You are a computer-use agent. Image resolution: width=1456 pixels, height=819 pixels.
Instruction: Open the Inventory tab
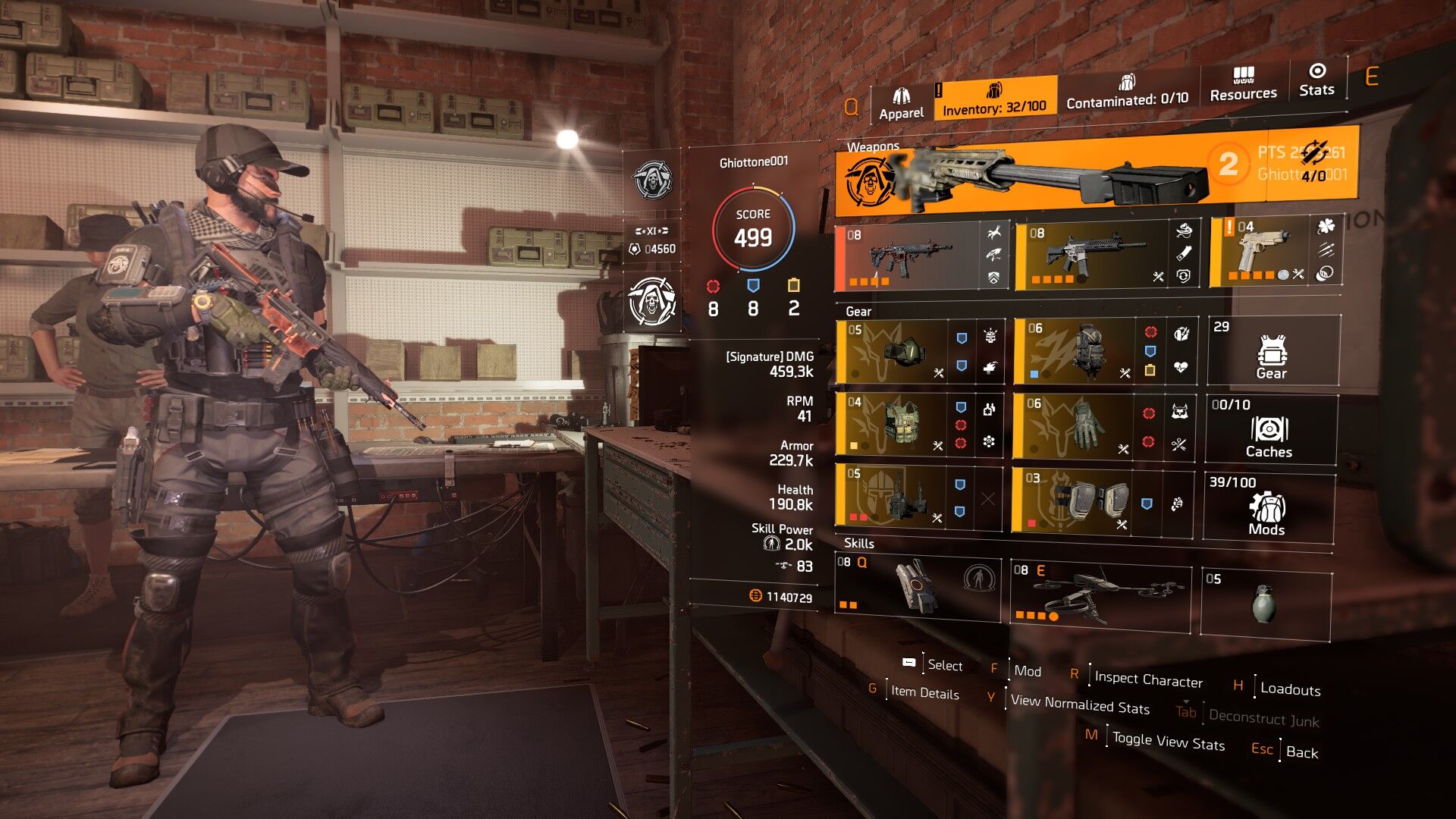994,99
